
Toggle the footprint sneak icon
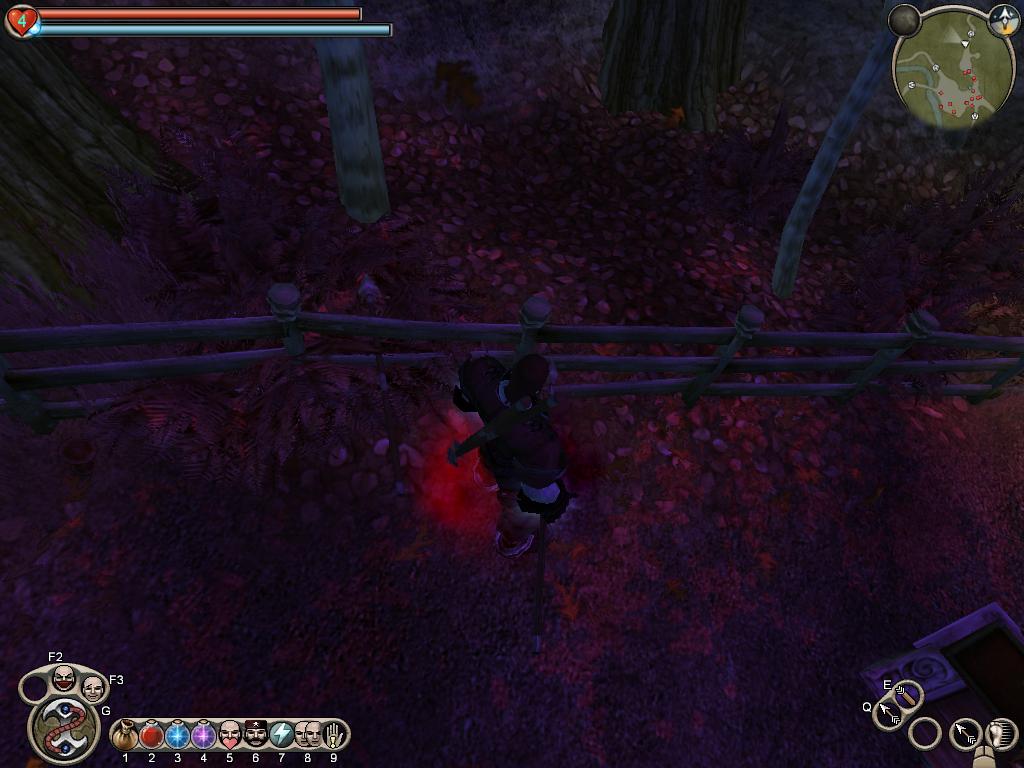[x=1001, y=733]
